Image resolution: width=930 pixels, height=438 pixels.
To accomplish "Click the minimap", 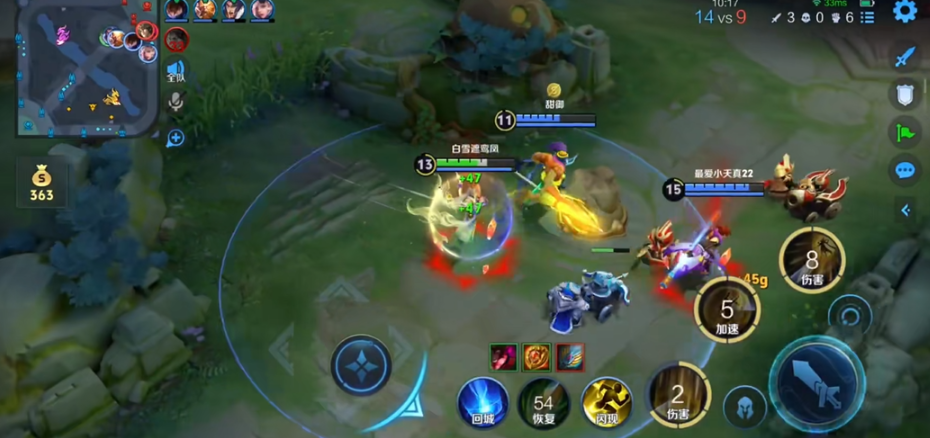I will 88,68.
